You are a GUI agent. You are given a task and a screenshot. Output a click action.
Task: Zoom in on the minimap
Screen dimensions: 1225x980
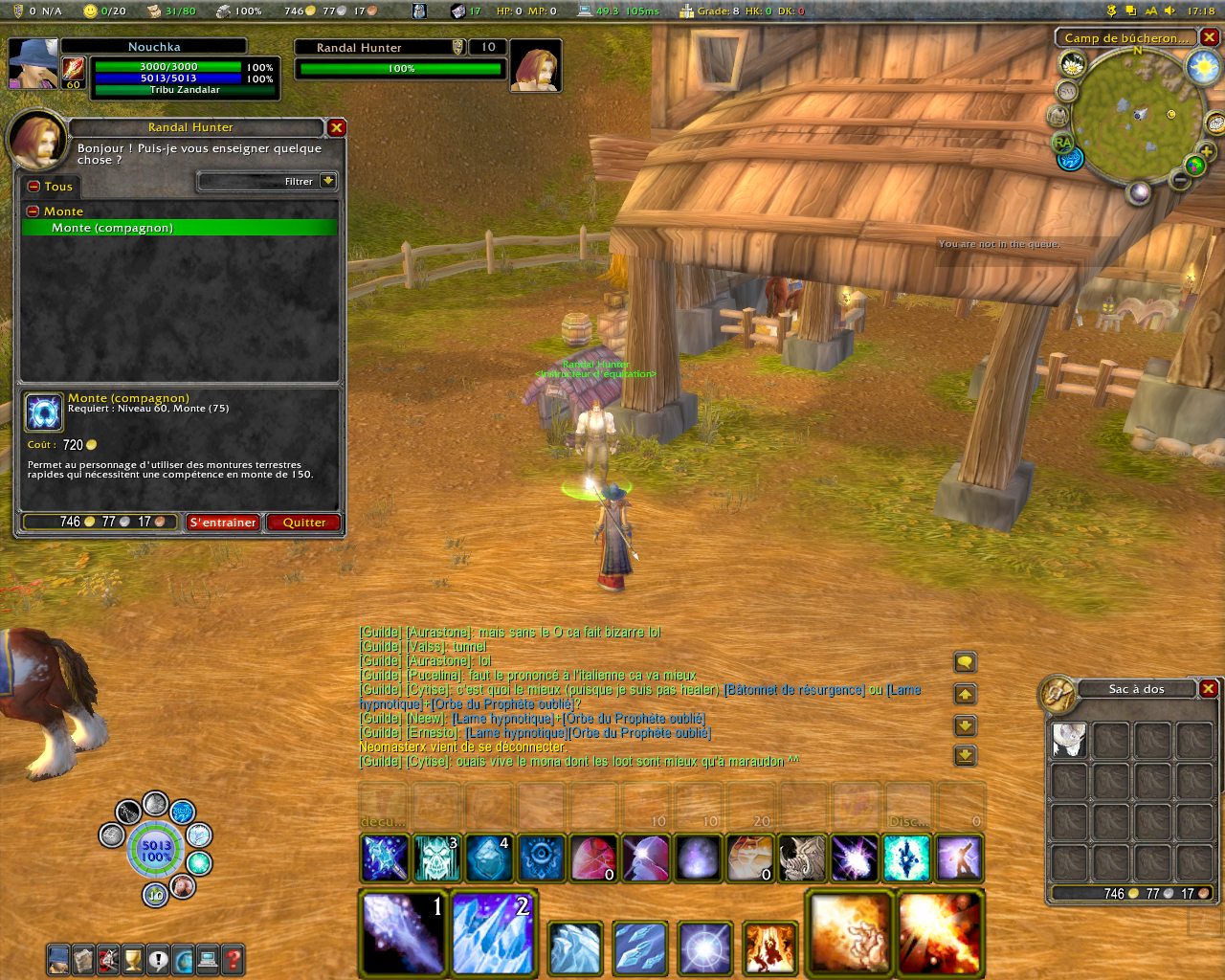click(x=1207, y=151)
